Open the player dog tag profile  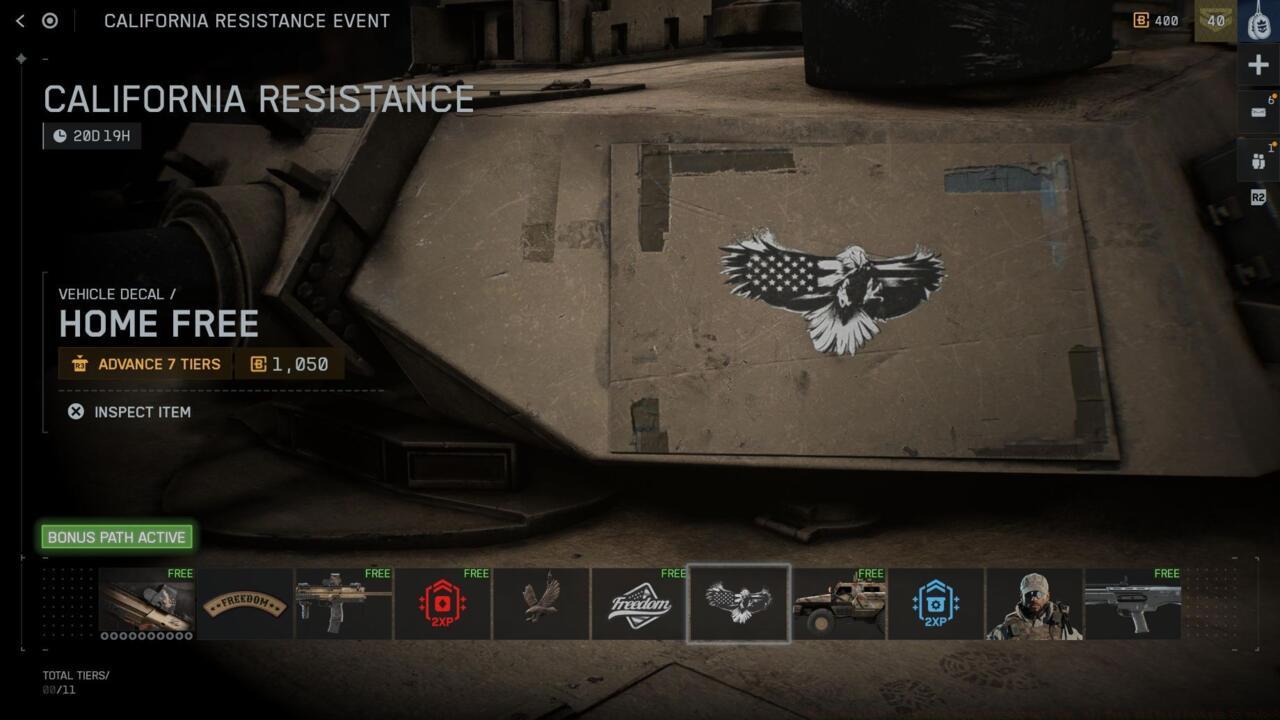tap(1258, 21)
